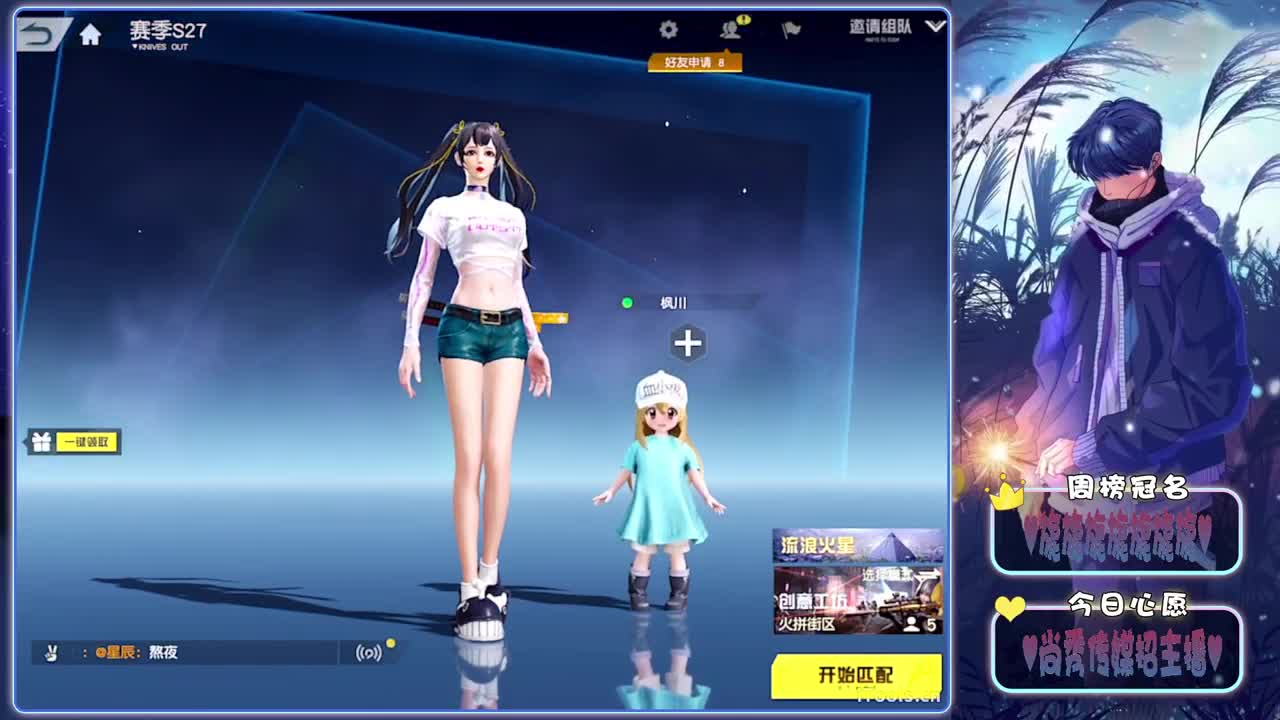
Task: Click the friends icon with alert badge
Action: (729, 31)
